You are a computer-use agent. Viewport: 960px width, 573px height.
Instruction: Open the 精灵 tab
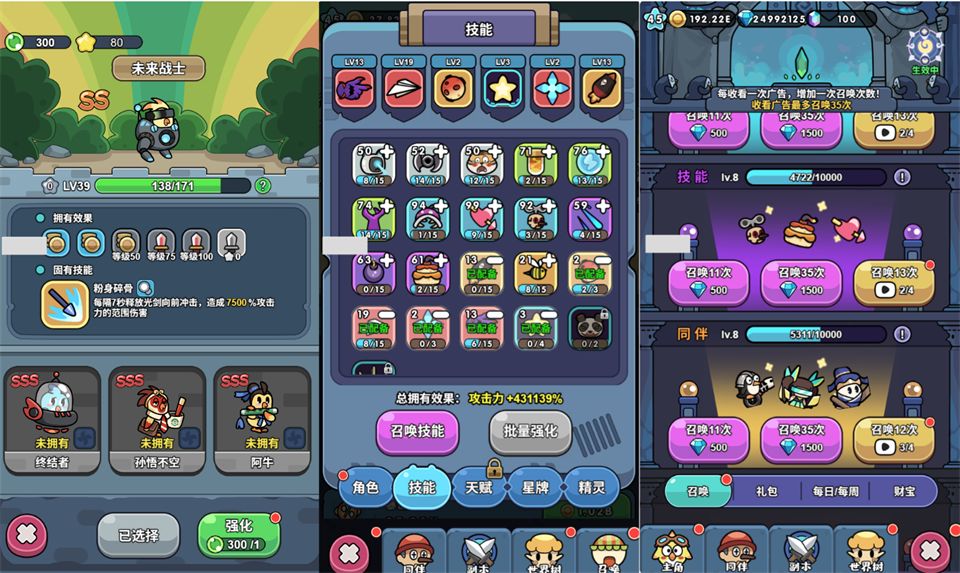pyautogui.click(x=592, y=488)
